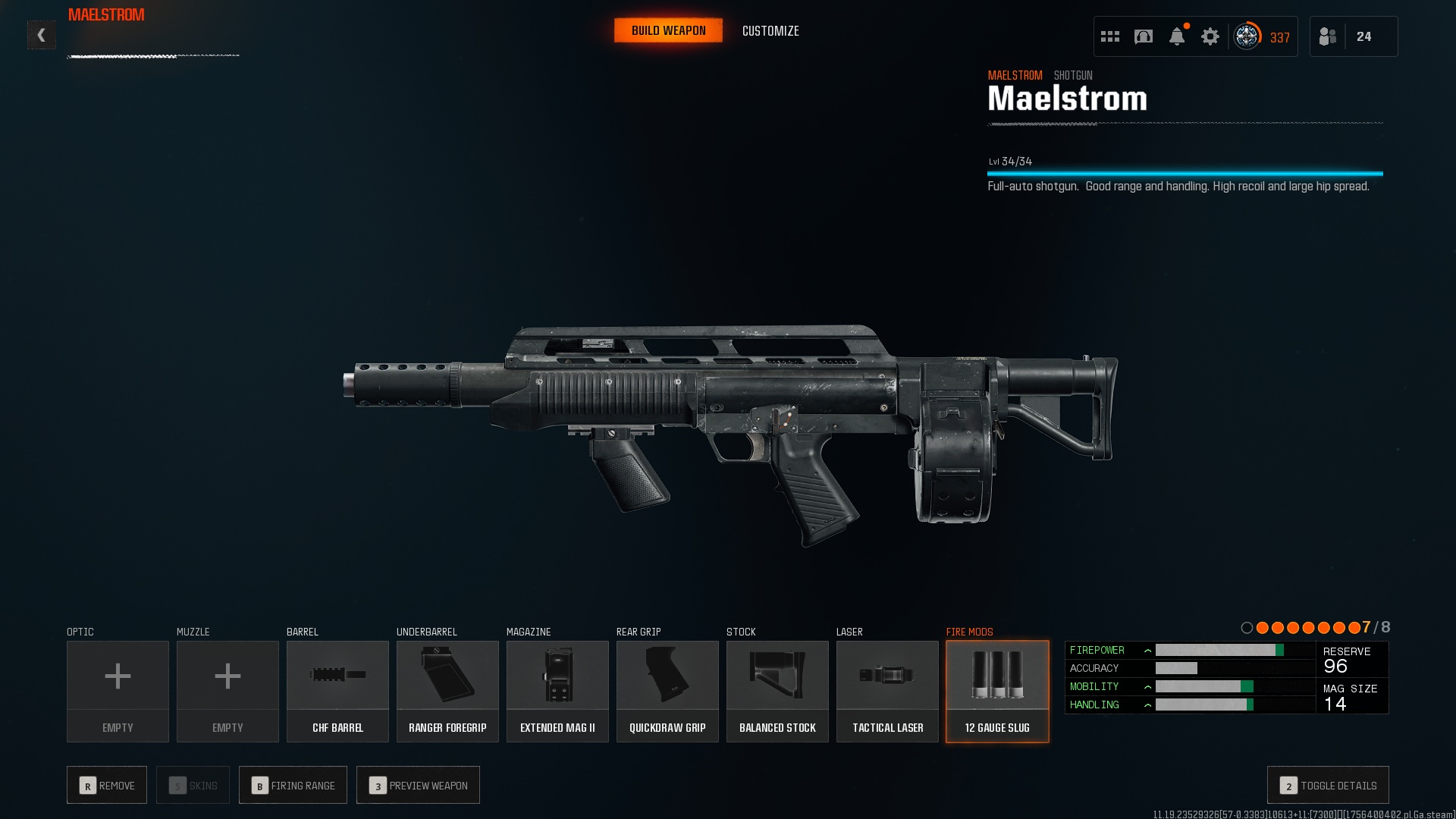Image resolution: width=1456 pixels, height=819 pixels.
Task: View notifications via the bell icon
Action: pos(1177,36)
